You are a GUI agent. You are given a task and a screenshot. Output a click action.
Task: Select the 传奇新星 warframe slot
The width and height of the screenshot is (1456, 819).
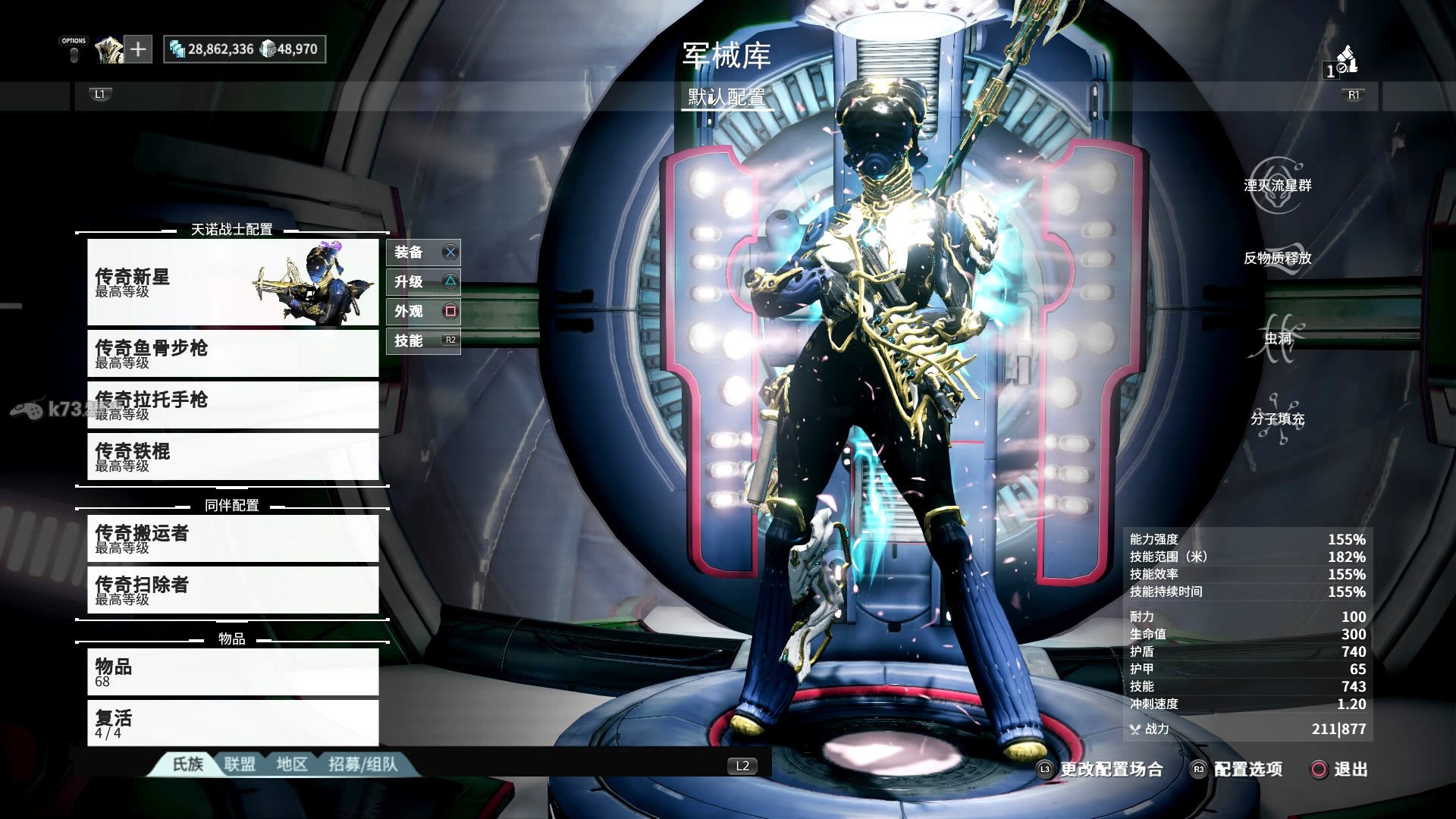click(233, 282)
